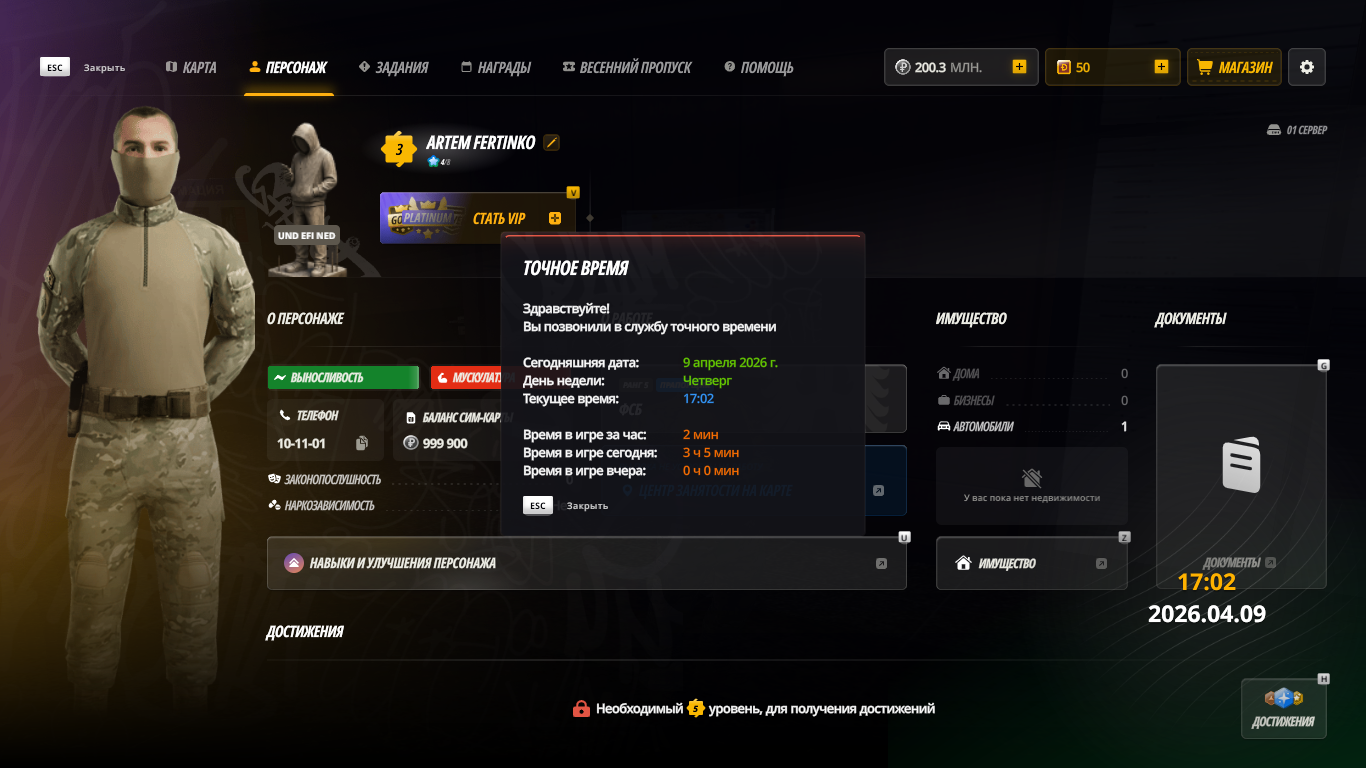
Task: Open settings via the gear icon
Action: click(1306, 67)
